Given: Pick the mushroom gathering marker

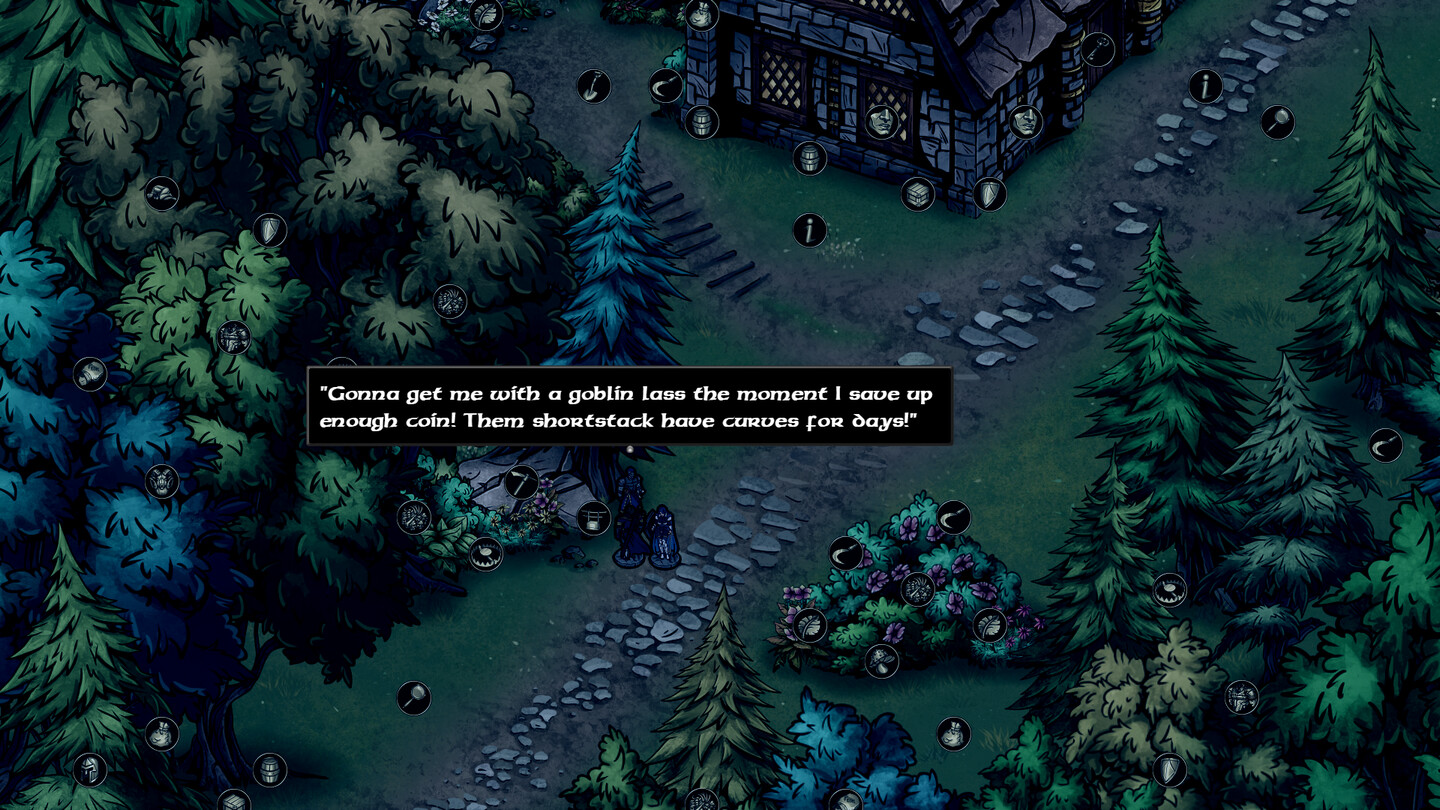Looking at the screenshot, I should pos(881,660).
